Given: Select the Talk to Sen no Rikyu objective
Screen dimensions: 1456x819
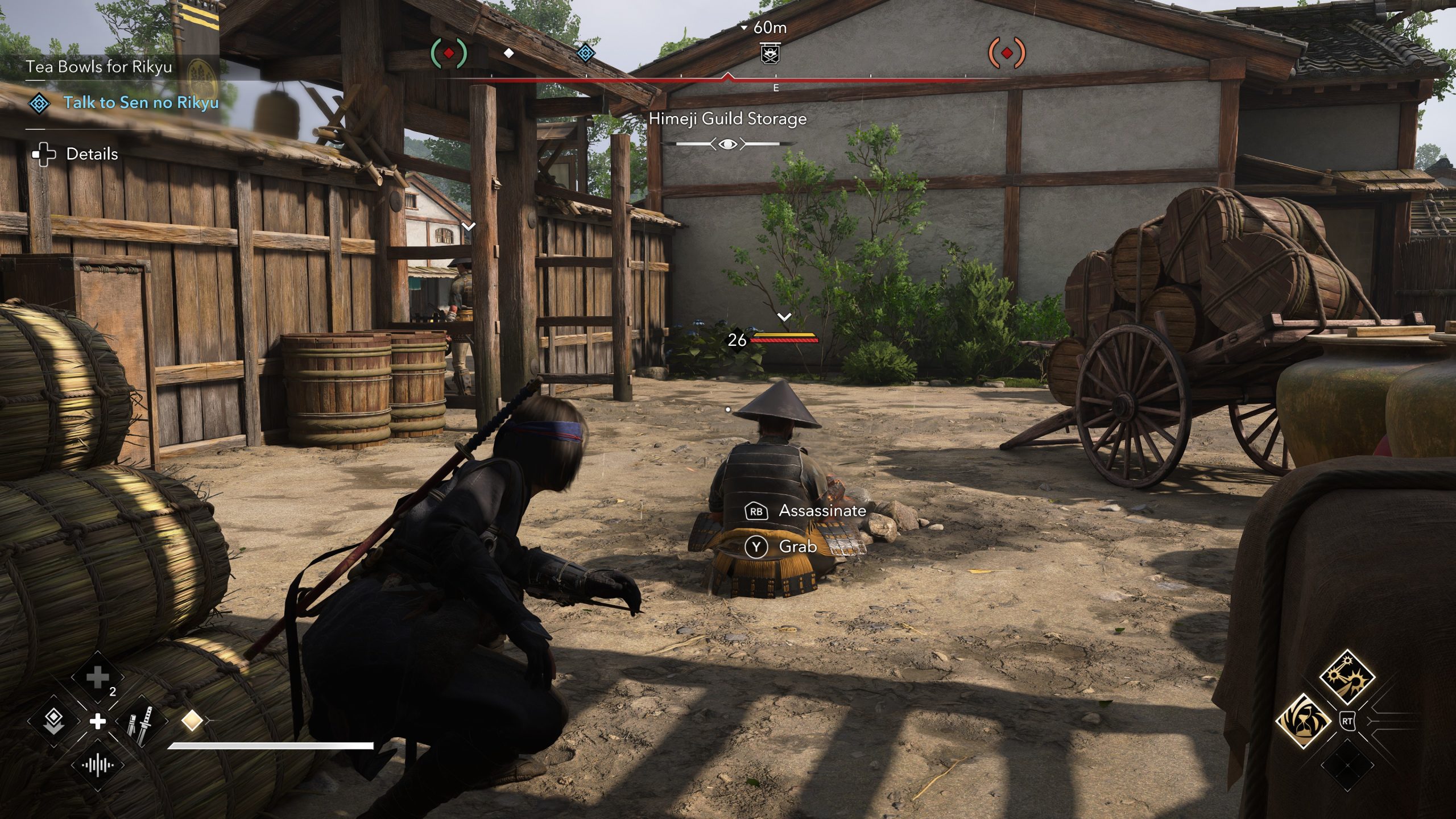Looking at the screenshot, I should click(140, 103).
